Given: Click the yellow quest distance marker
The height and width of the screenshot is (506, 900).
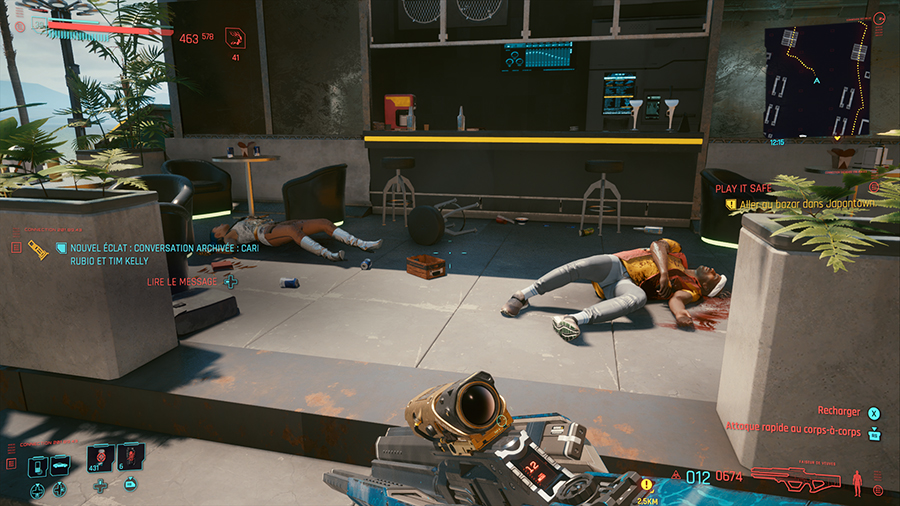Looking at the screenshot, I should (x=646, y=486).
